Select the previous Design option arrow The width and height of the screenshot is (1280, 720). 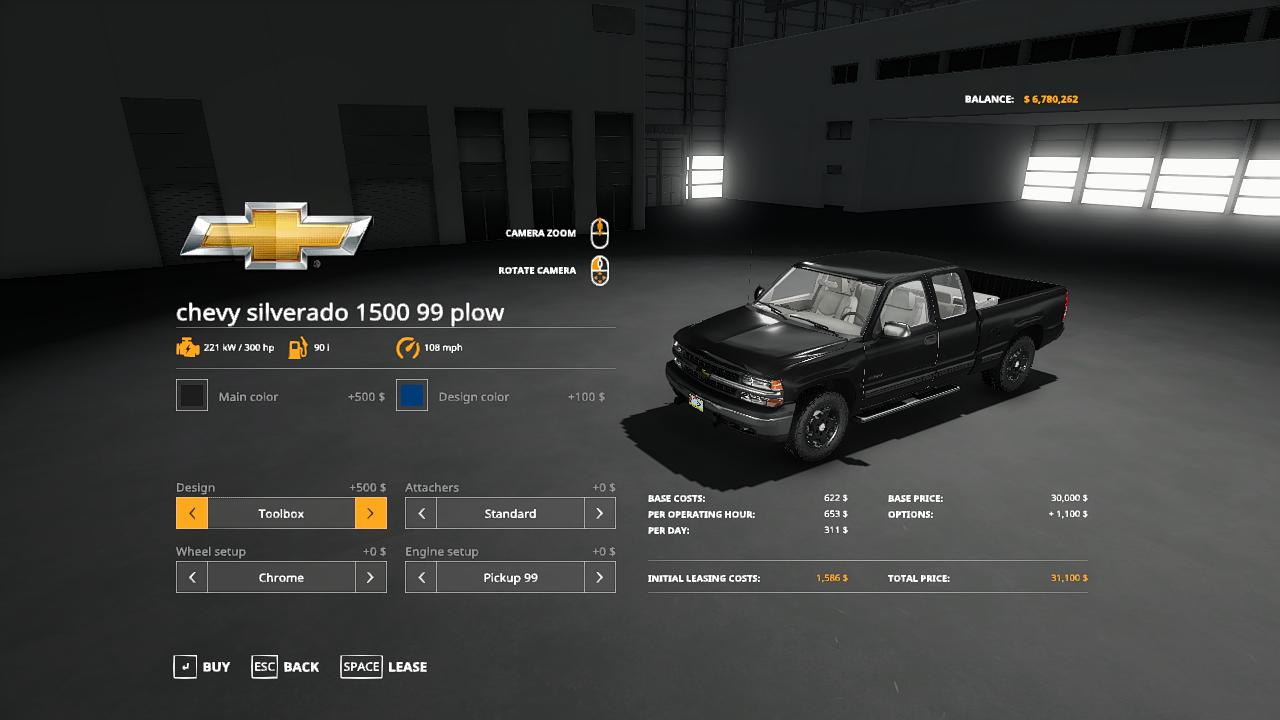(x=192, y=514)
